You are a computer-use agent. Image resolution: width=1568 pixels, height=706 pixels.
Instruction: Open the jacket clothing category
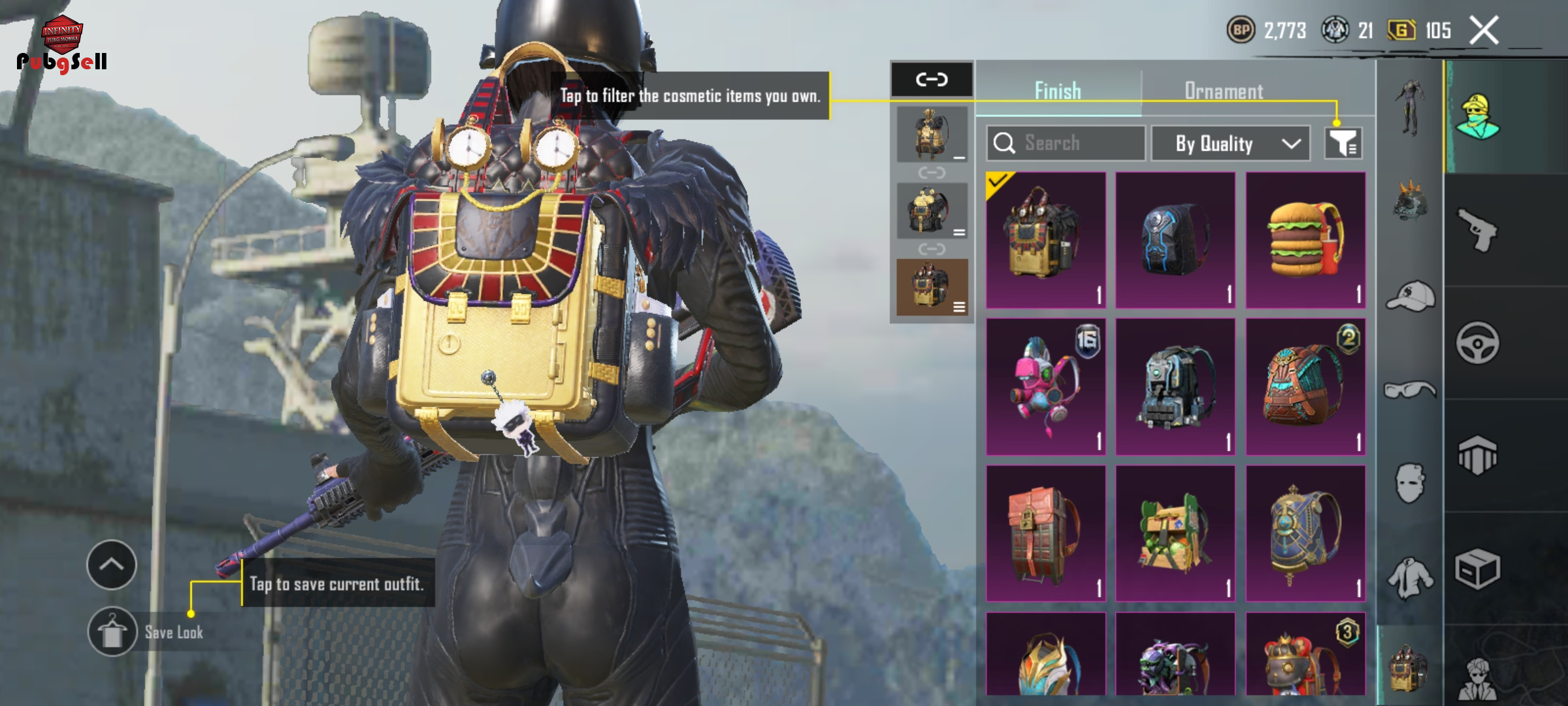(x=1410, y=578)
